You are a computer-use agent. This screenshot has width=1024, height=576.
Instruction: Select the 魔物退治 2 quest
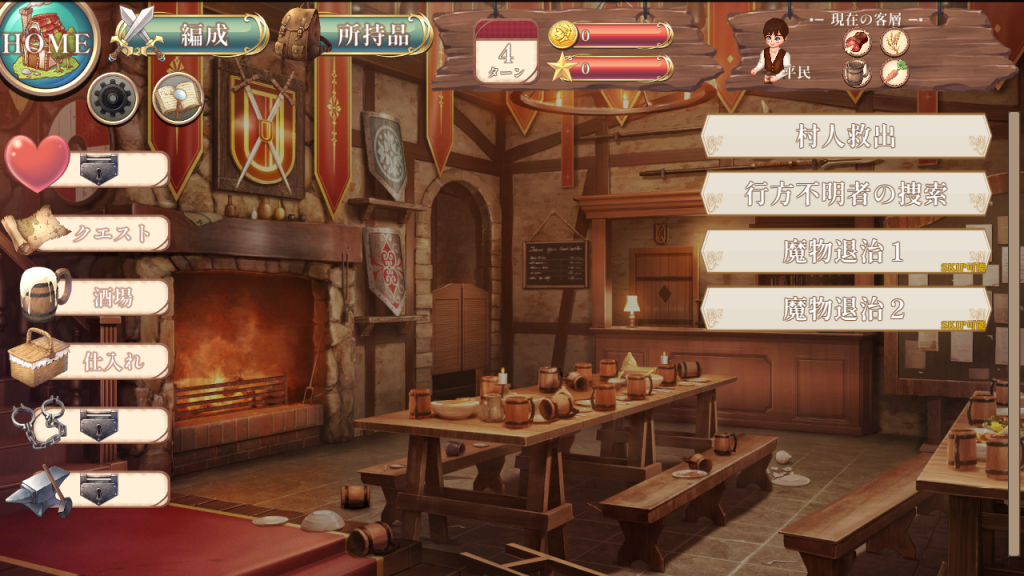(x=846, y=309)
